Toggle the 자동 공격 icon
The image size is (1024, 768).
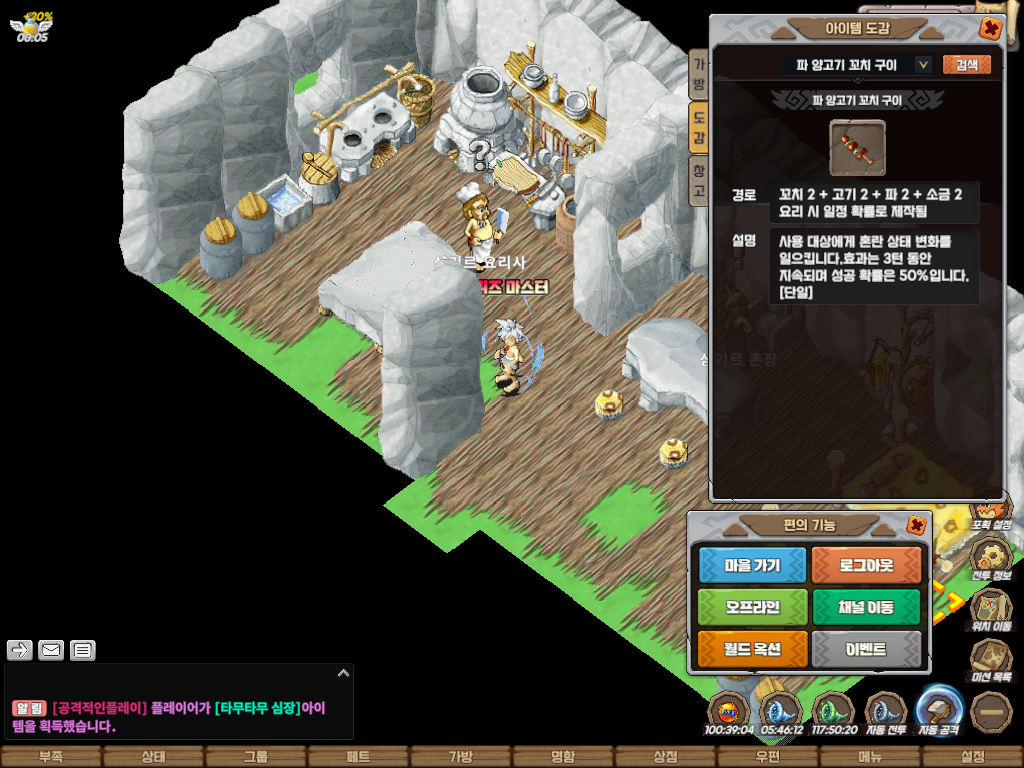[940, 708]
